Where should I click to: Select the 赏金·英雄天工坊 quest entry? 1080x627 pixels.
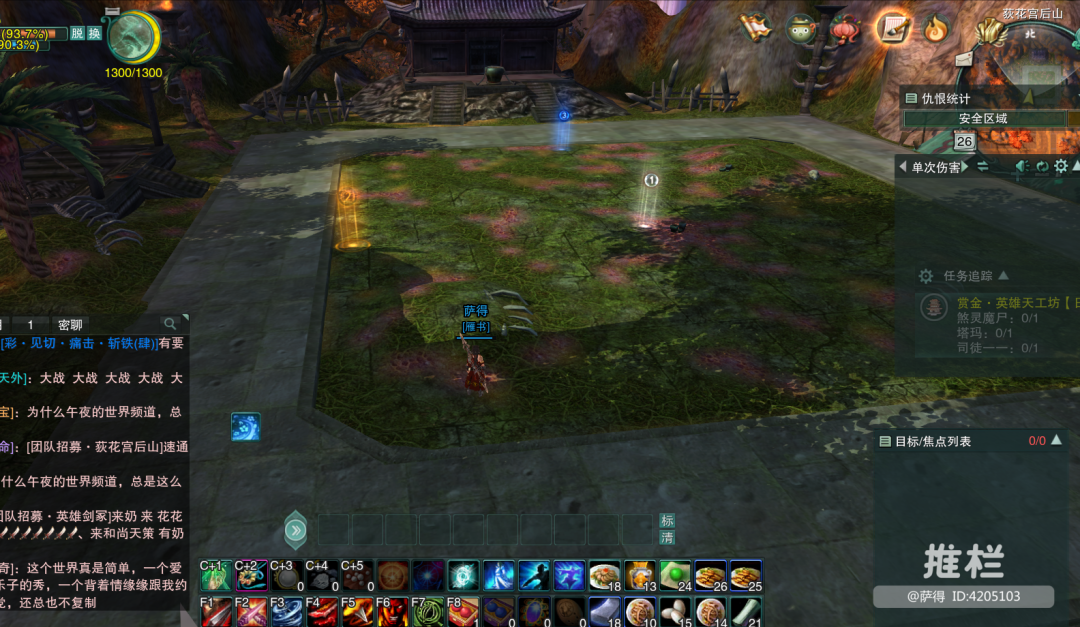pyautogui.click(x=1010, y=302)
